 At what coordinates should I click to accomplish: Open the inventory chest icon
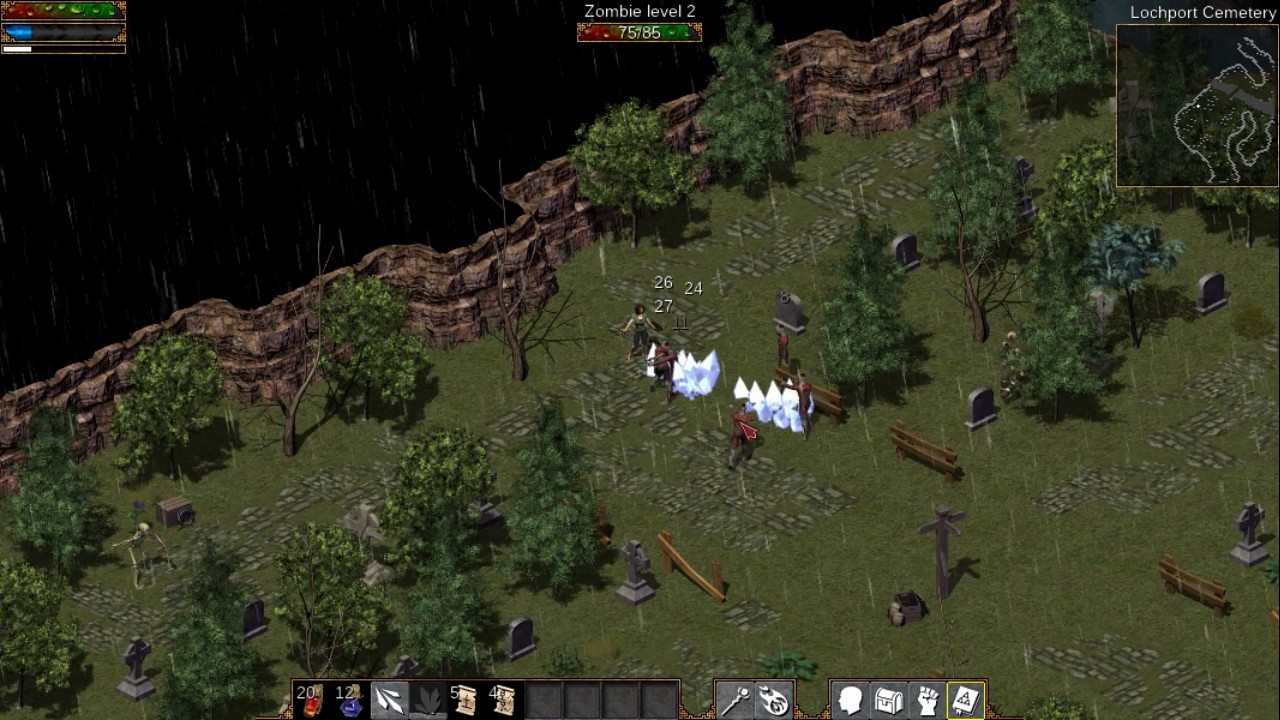pos(889,700)
